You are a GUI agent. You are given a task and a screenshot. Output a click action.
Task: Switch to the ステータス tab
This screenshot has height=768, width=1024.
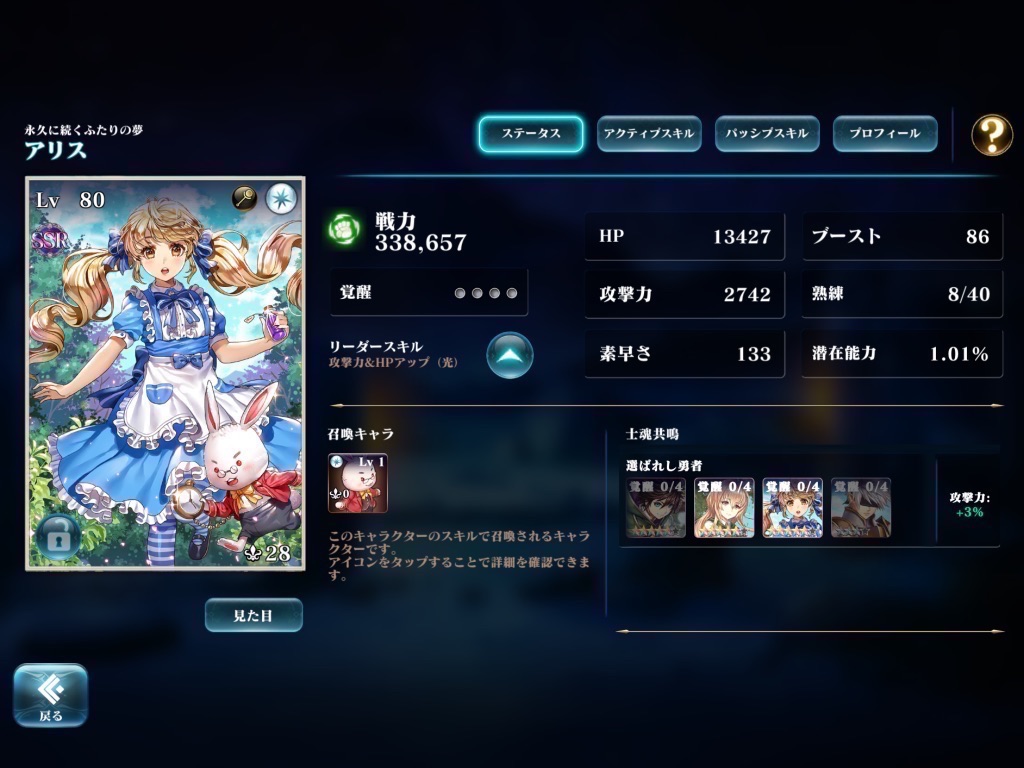(530, 134)
